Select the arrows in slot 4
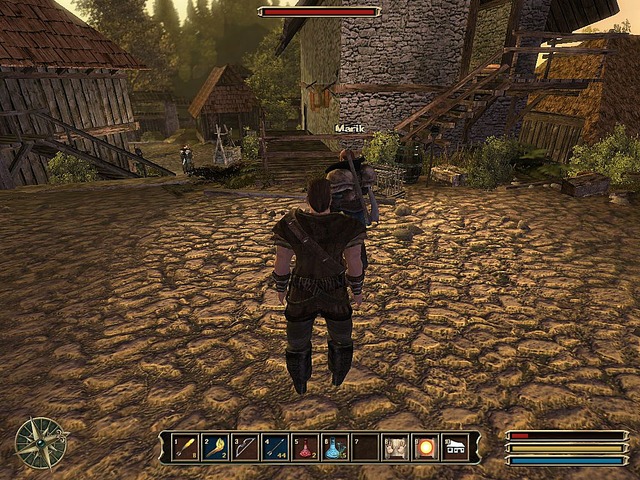640x480 pixels. [x=275, y=446]
